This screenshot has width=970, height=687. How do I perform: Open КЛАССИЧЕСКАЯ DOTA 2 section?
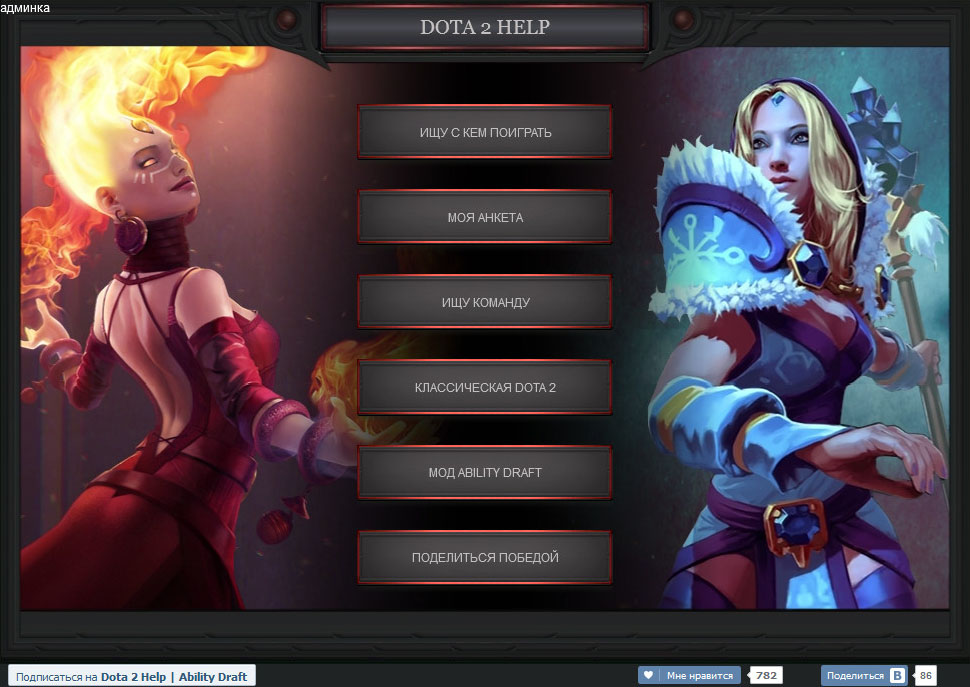(485, 387)
